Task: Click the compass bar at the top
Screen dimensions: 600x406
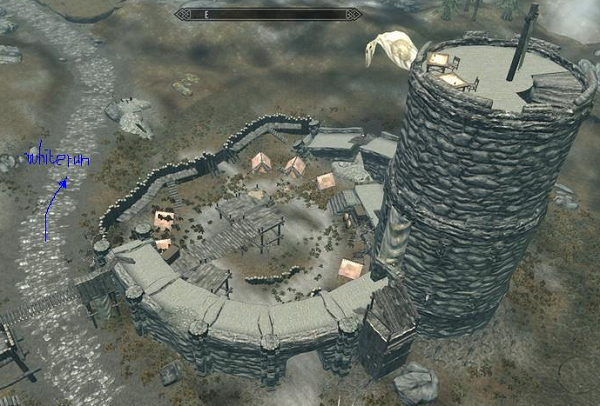Action: click(x=267, y=14)
